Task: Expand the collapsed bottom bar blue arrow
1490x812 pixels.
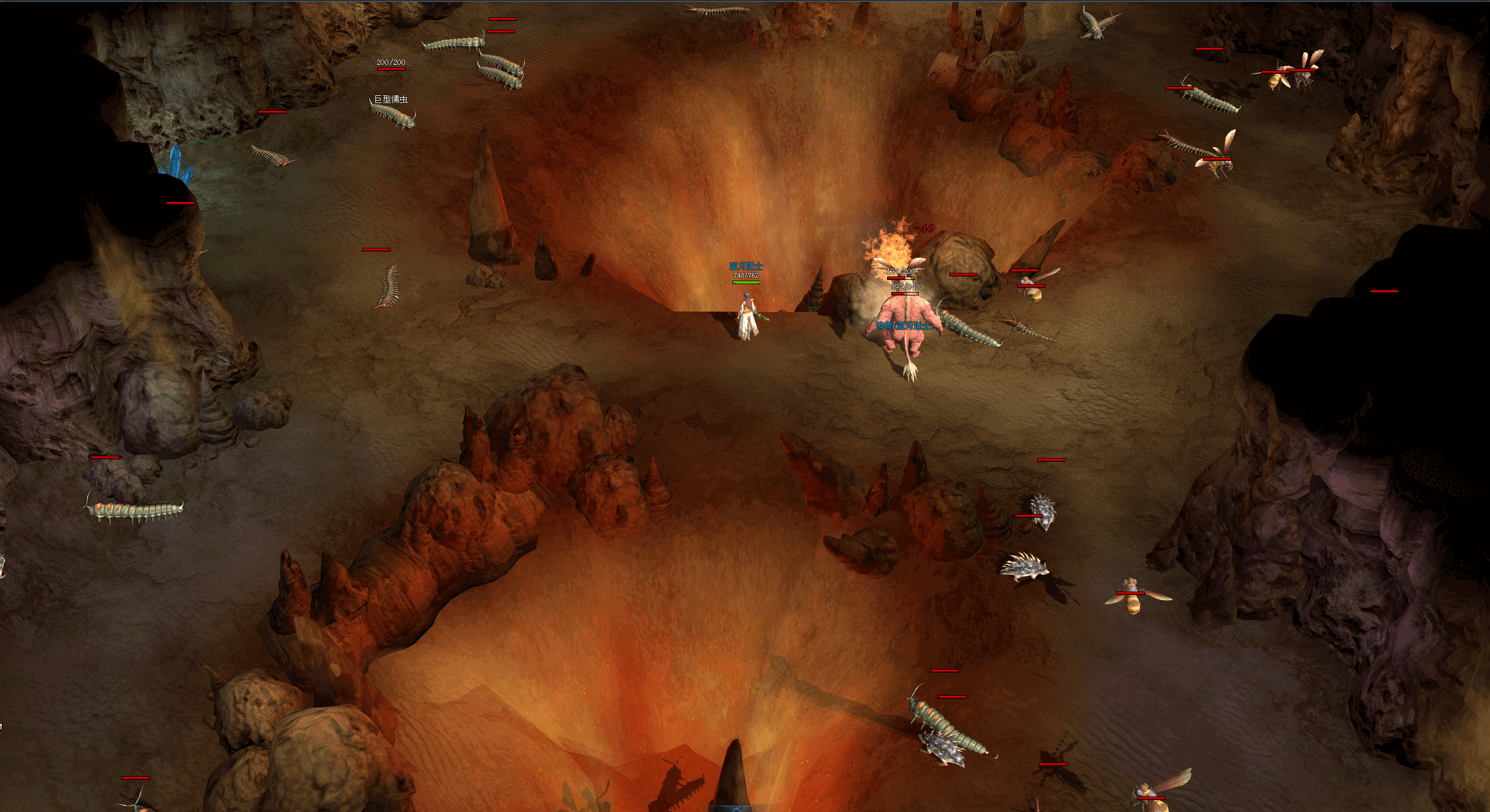Action: pyautogui.click(x=737, y=808)
